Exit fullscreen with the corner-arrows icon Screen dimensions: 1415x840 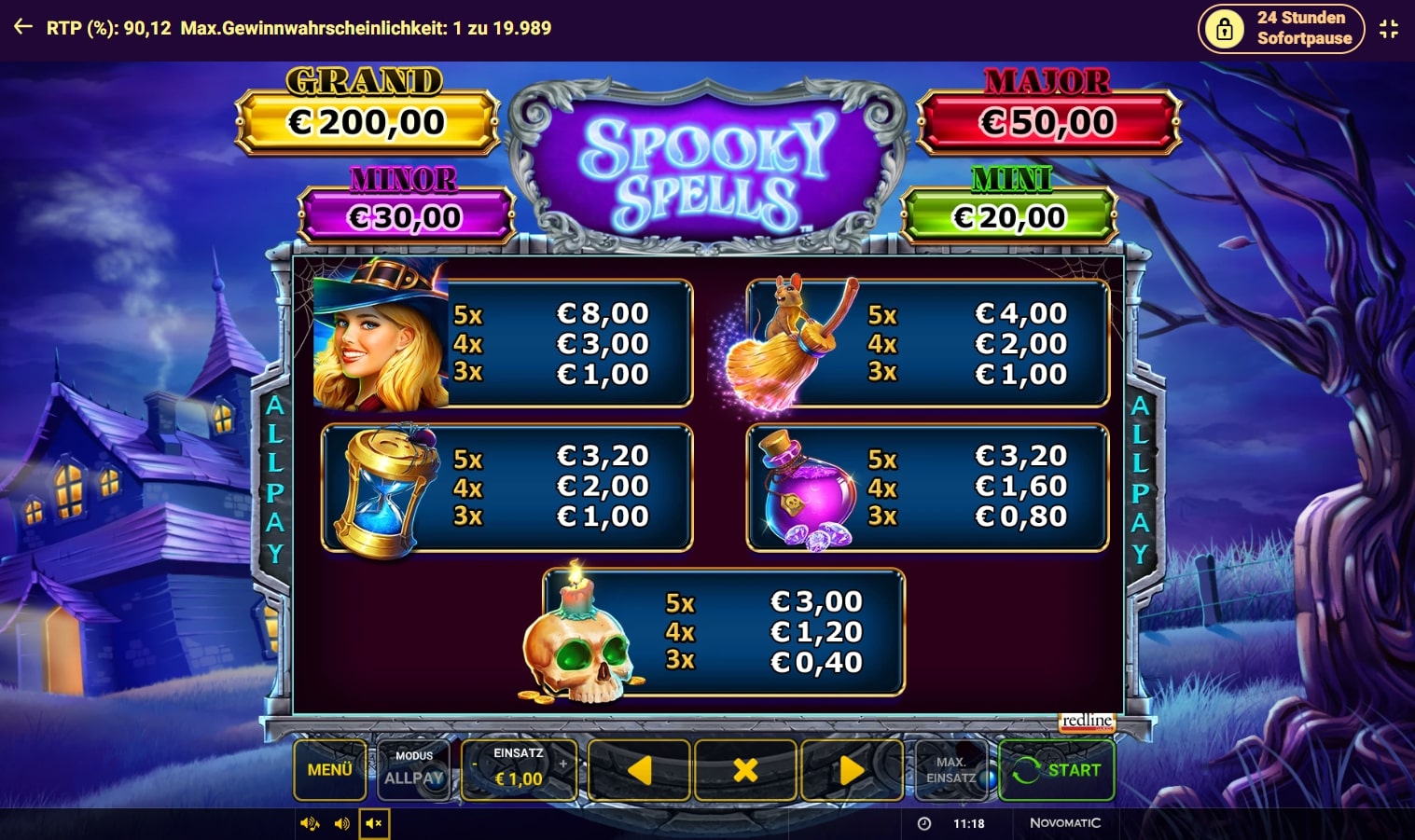(x=1390, y=28)
